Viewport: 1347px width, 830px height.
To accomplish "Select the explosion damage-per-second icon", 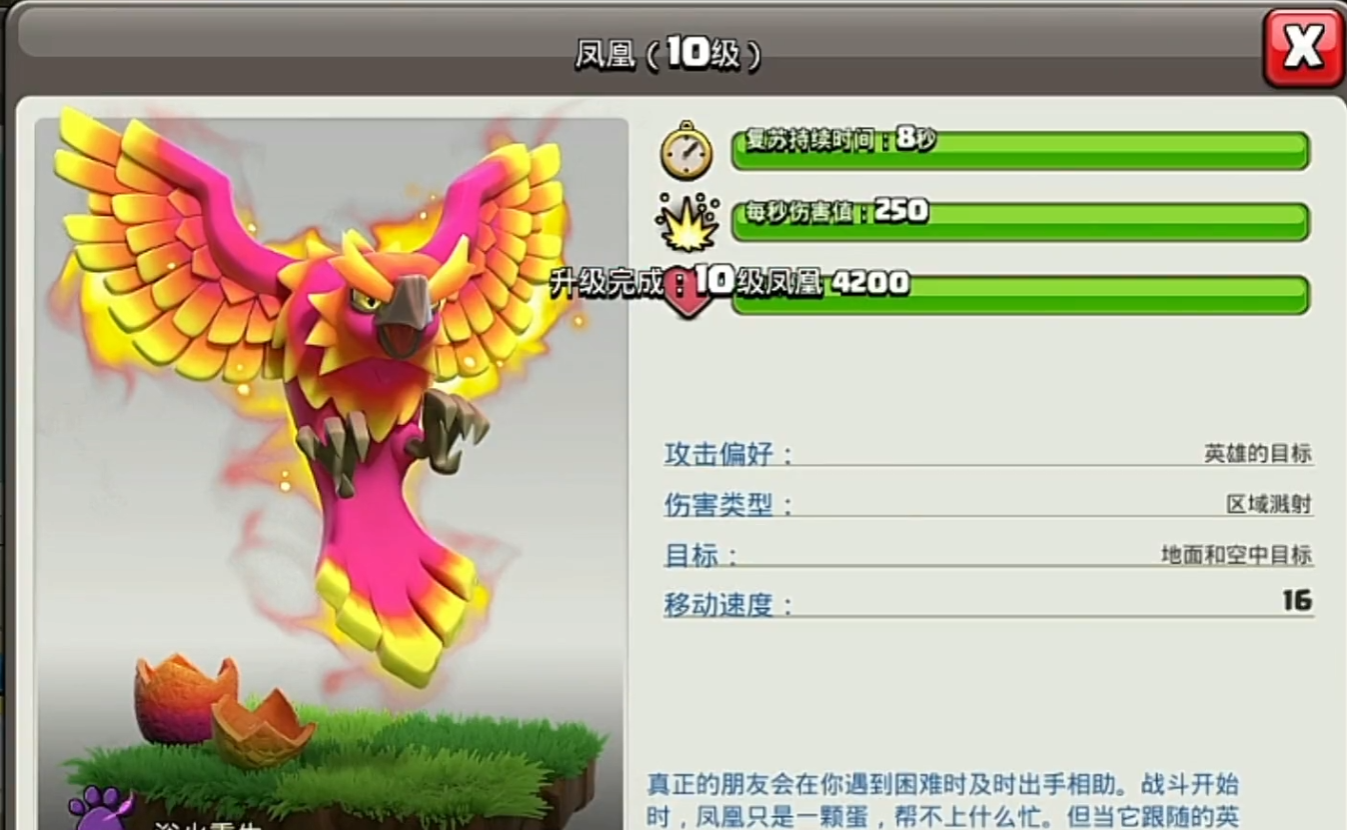I will pos(686,222).
